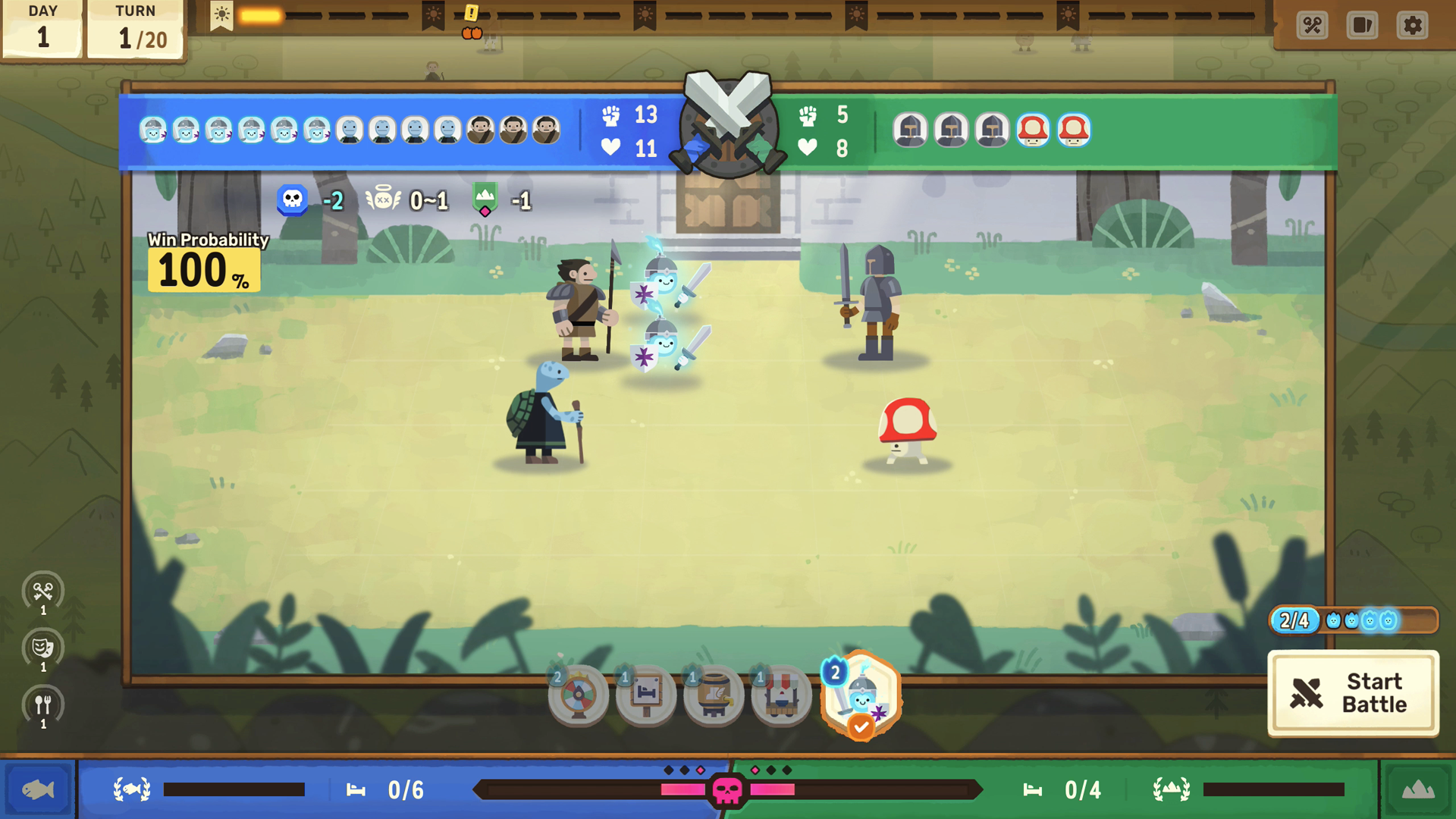The height and width of the screenshot is (819, 1456).
Task: Click the theater masks icon in left sidebar
Action: coord(43,648)
